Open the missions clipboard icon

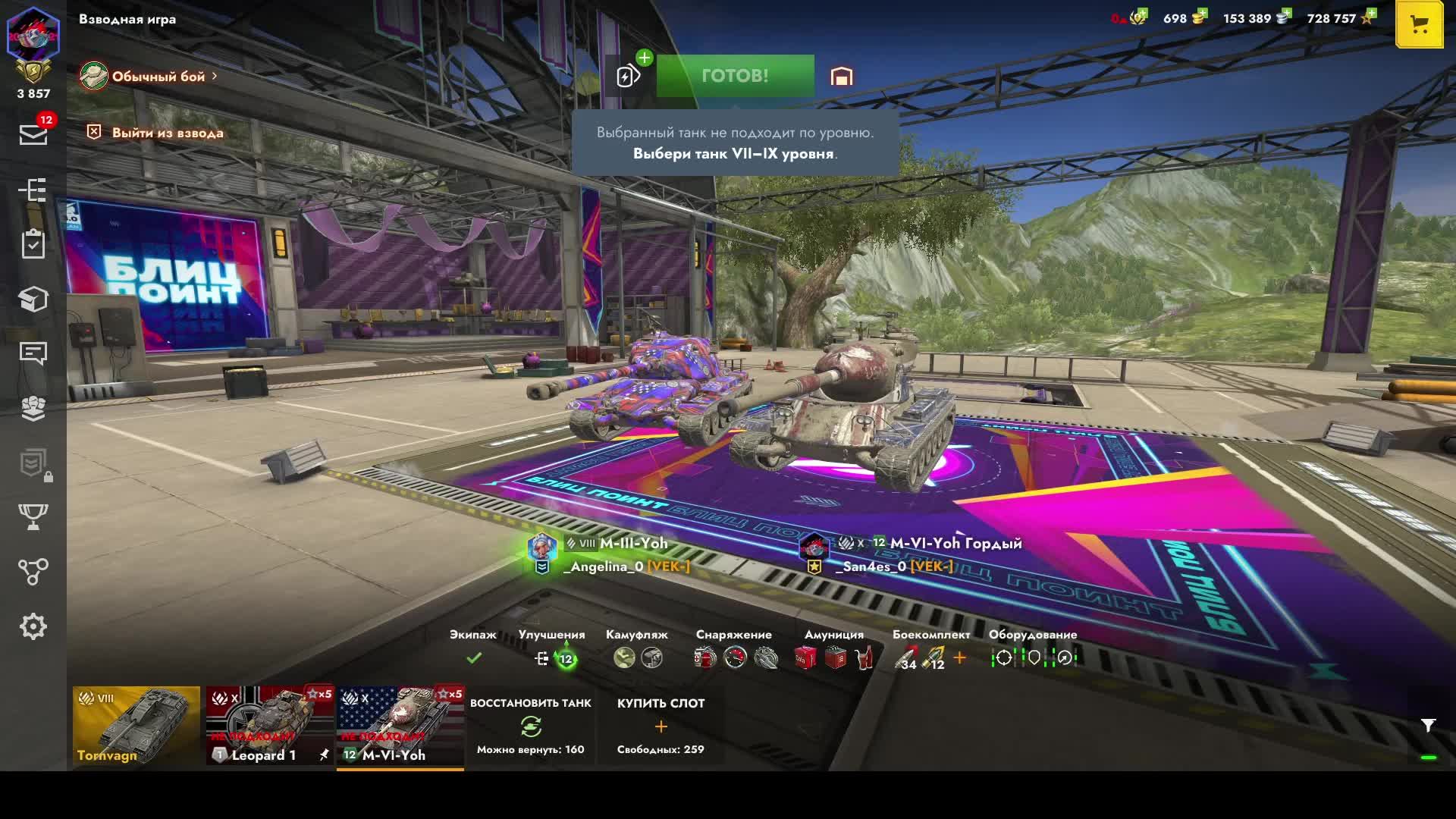point(33,244)
